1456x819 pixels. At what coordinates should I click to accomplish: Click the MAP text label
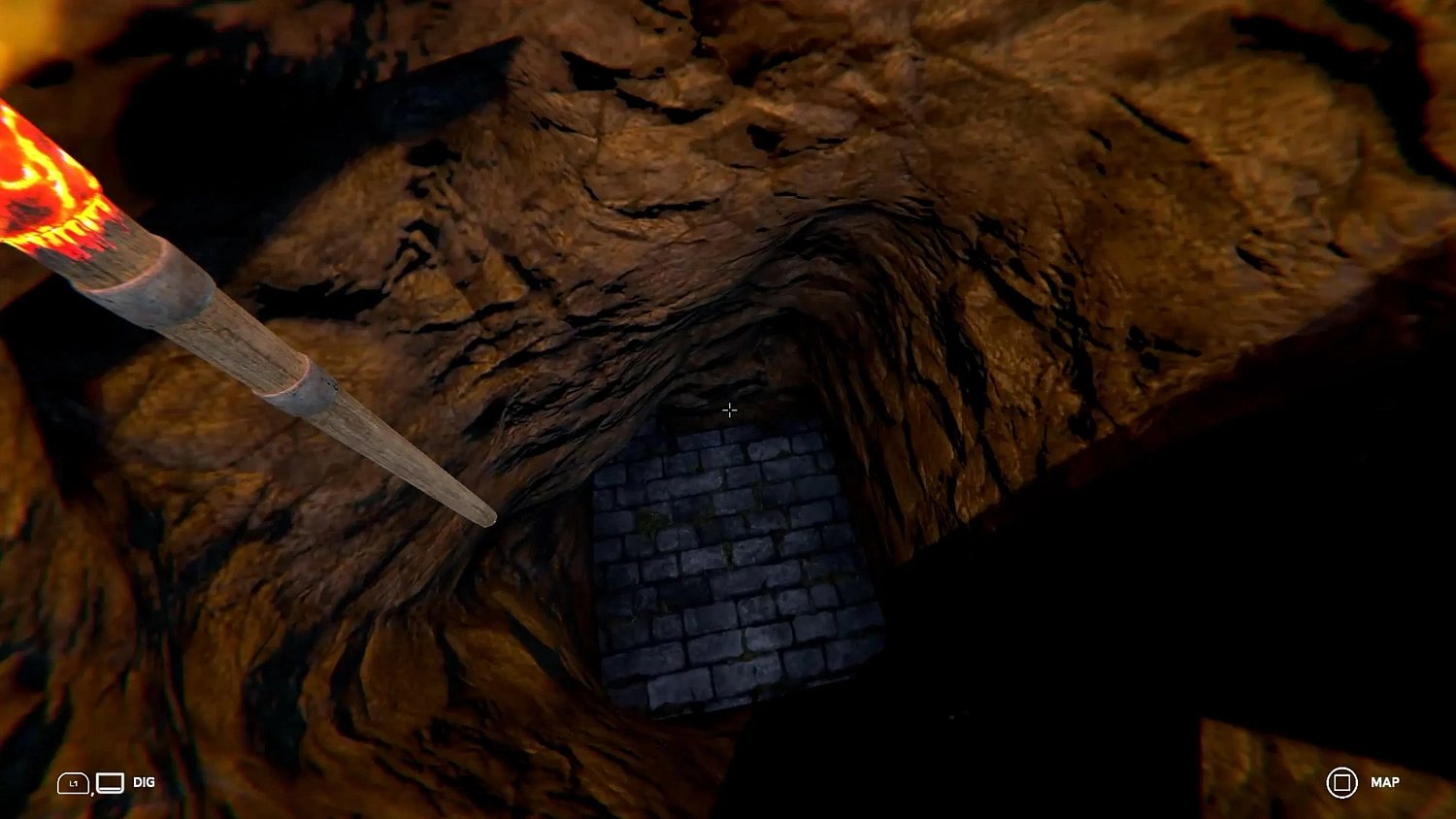tap(1385, 782)
